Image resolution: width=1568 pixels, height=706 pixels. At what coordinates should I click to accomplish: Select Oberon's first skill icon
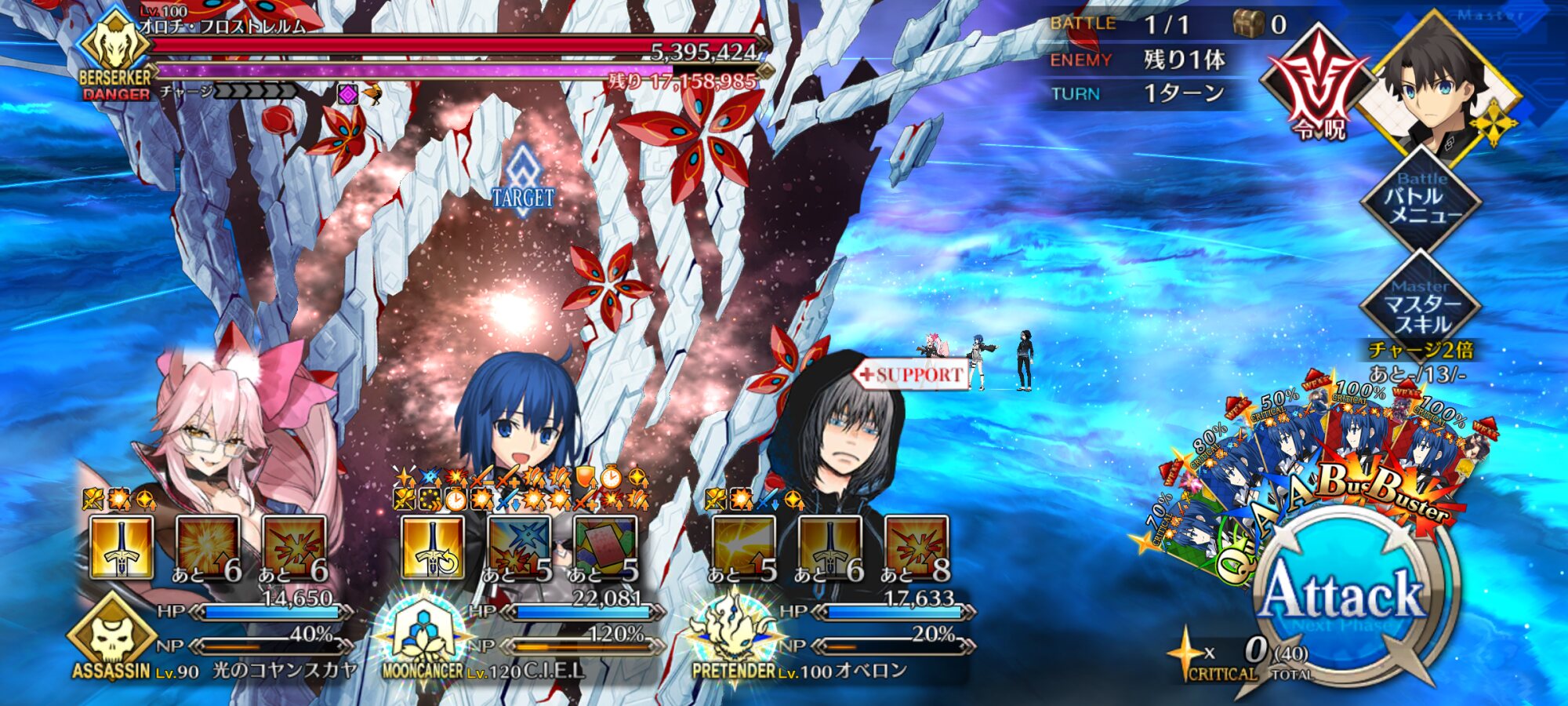743,548
